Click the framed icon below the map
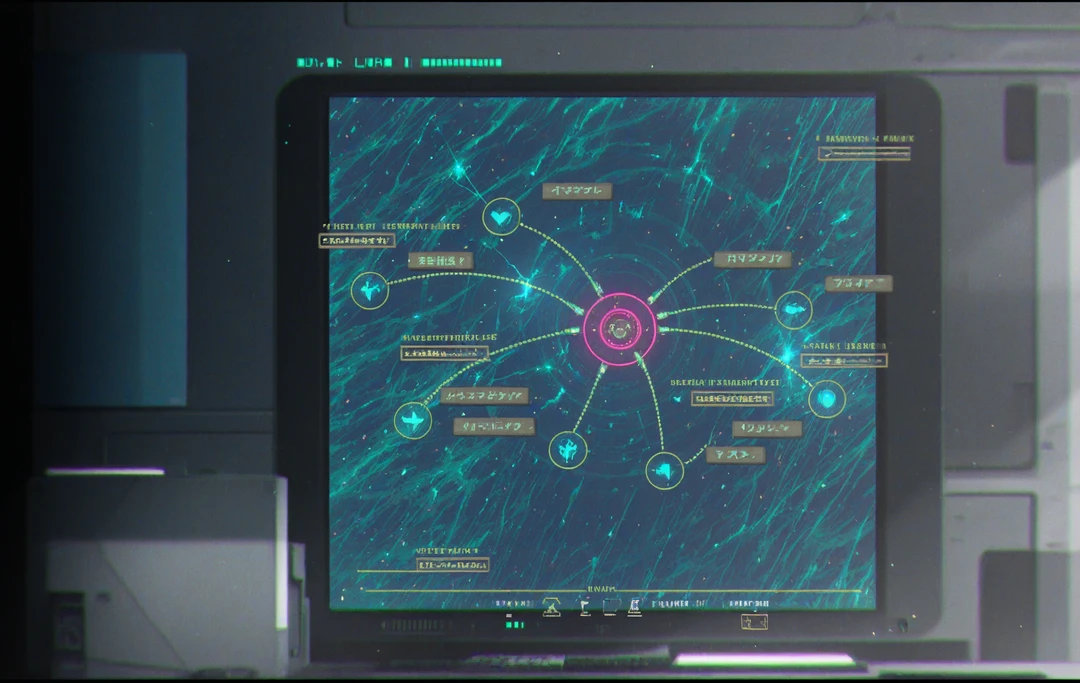1080x683 pixels. 753,622
